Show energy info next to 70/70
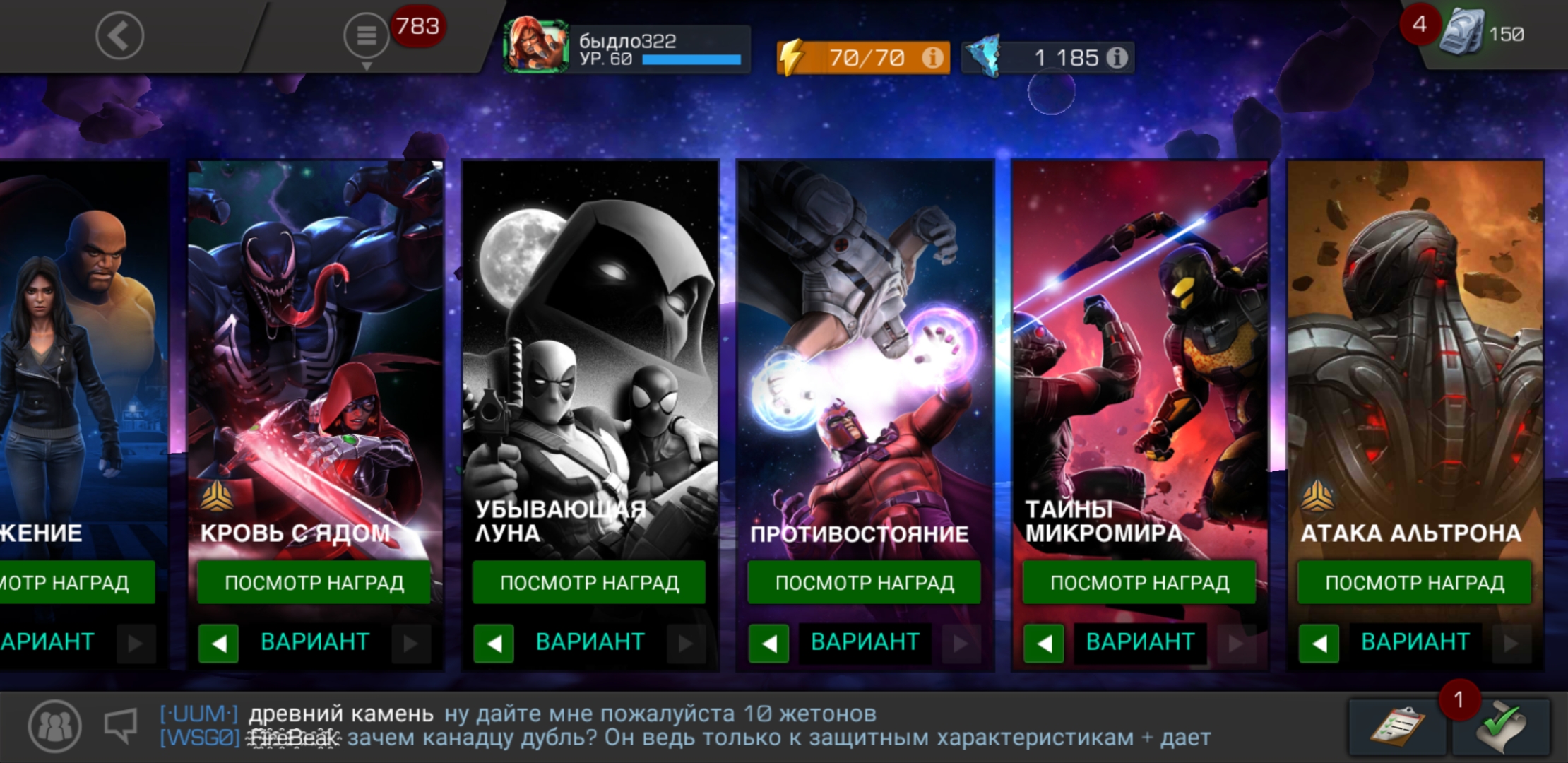The image size is (1568, 763). click(932, 57)
